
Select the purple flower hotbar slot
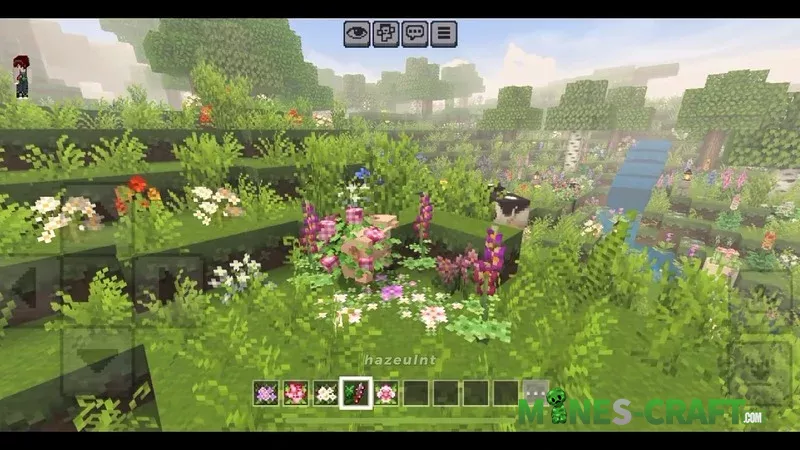pyautogui.click(x=266, y=393)
